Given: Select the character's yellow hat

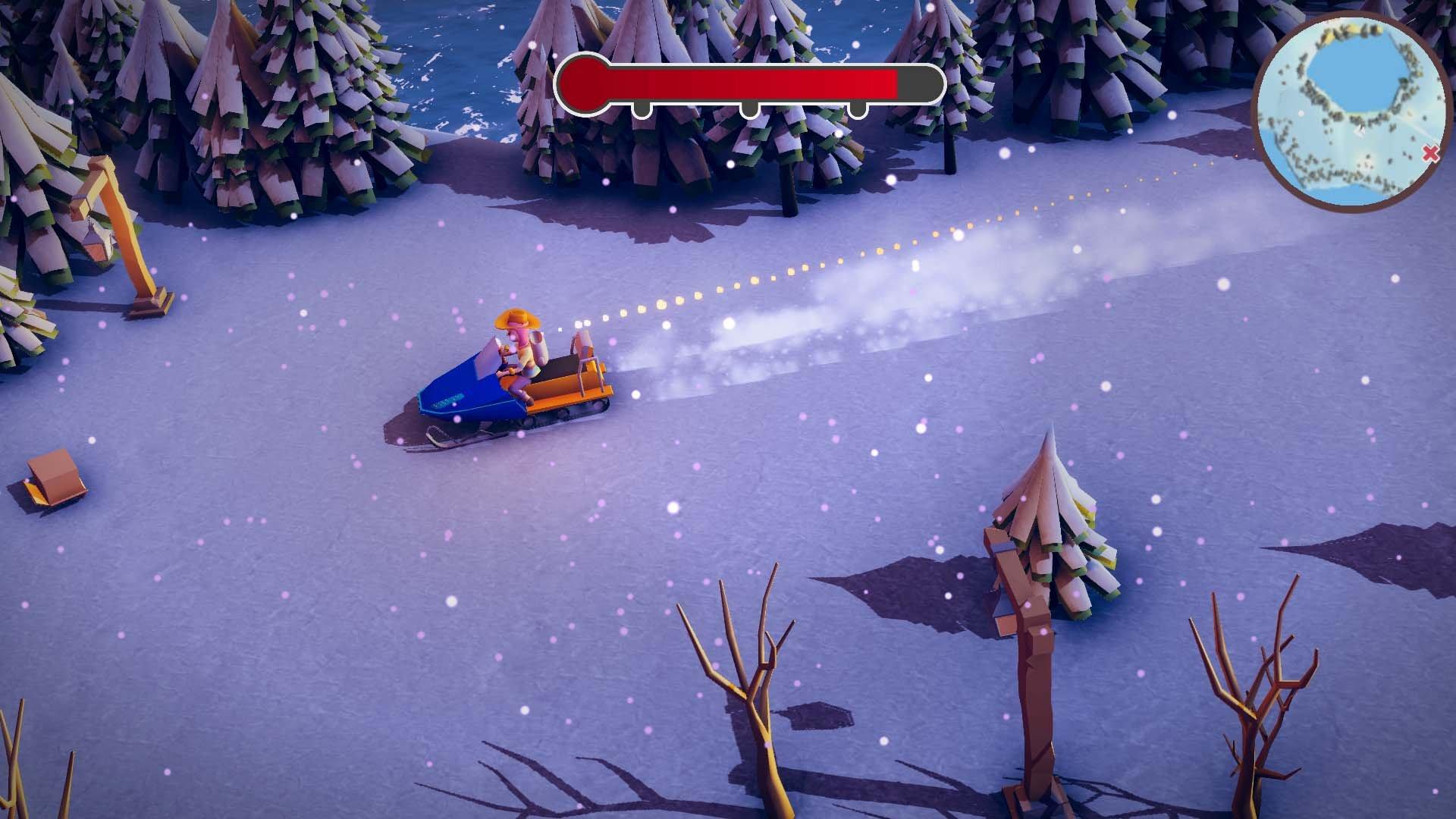Looking at the screenshot, I should coord(516,320).
